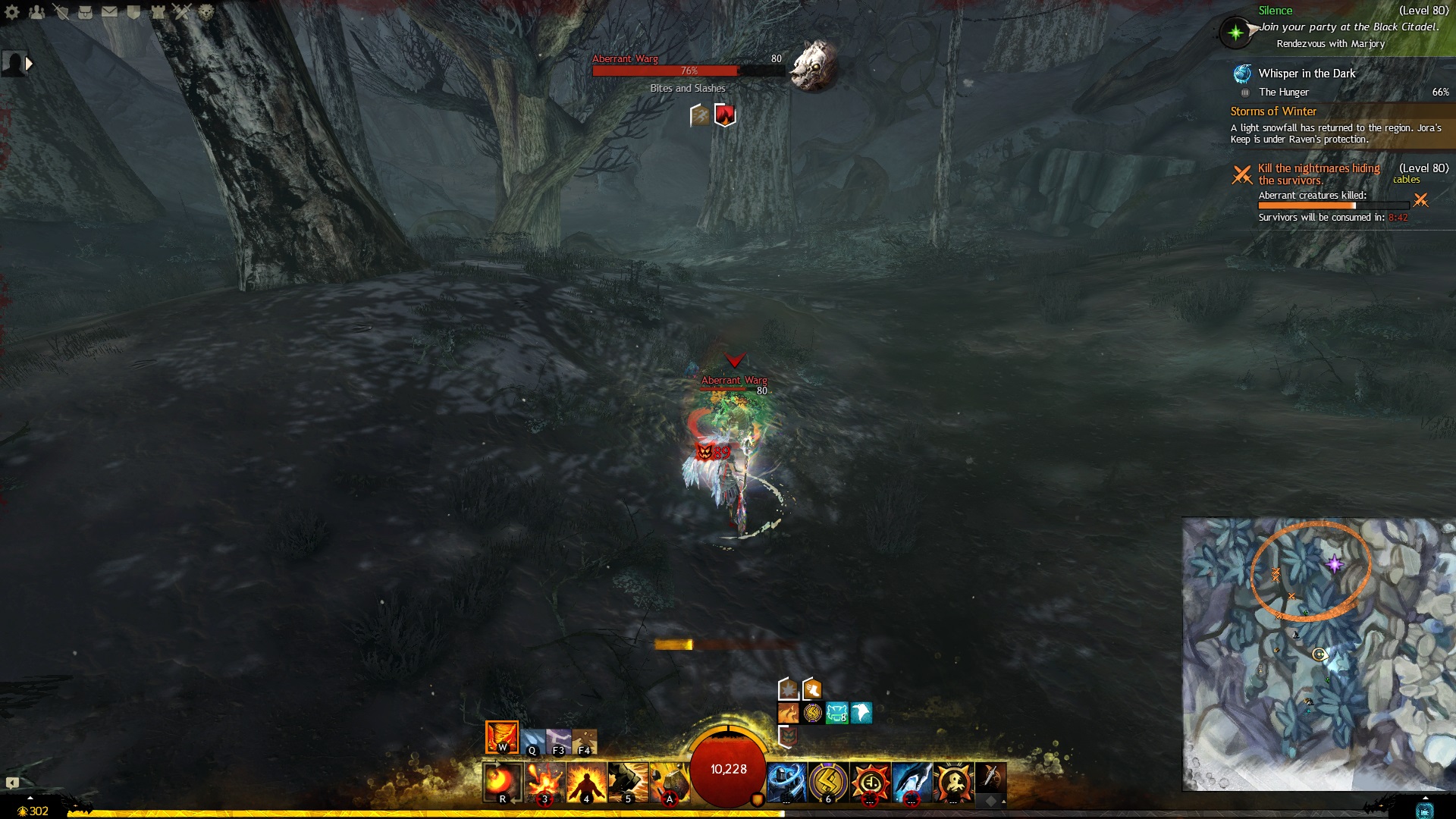Activate the yellow rune healing skill
Image resolution: width=1456 pixels, height=819 pixels.
tap(827, 782)
